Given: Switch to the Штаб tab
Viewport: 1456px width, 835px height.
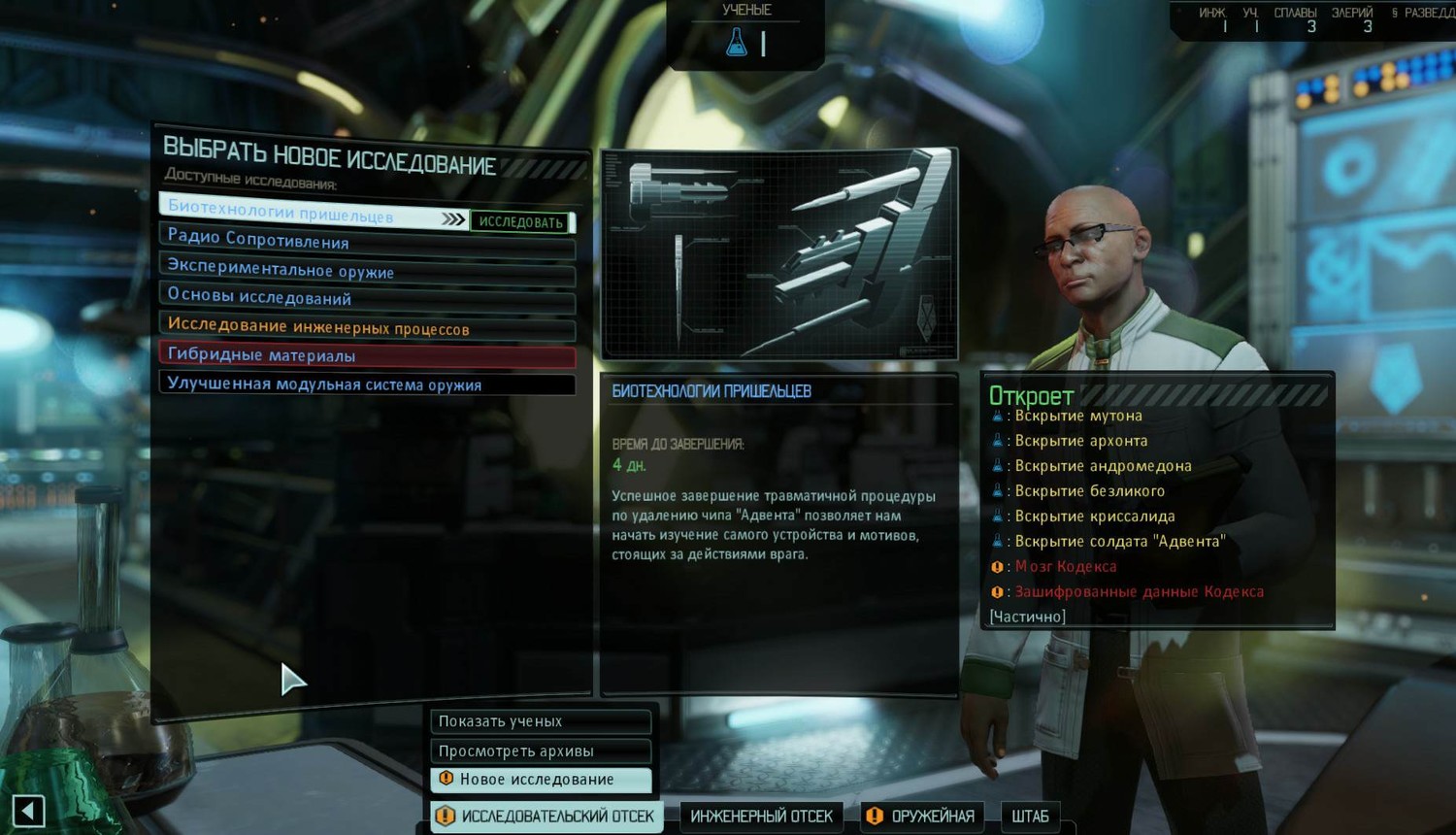Looking at the screenshot, I should (1030, 817).
